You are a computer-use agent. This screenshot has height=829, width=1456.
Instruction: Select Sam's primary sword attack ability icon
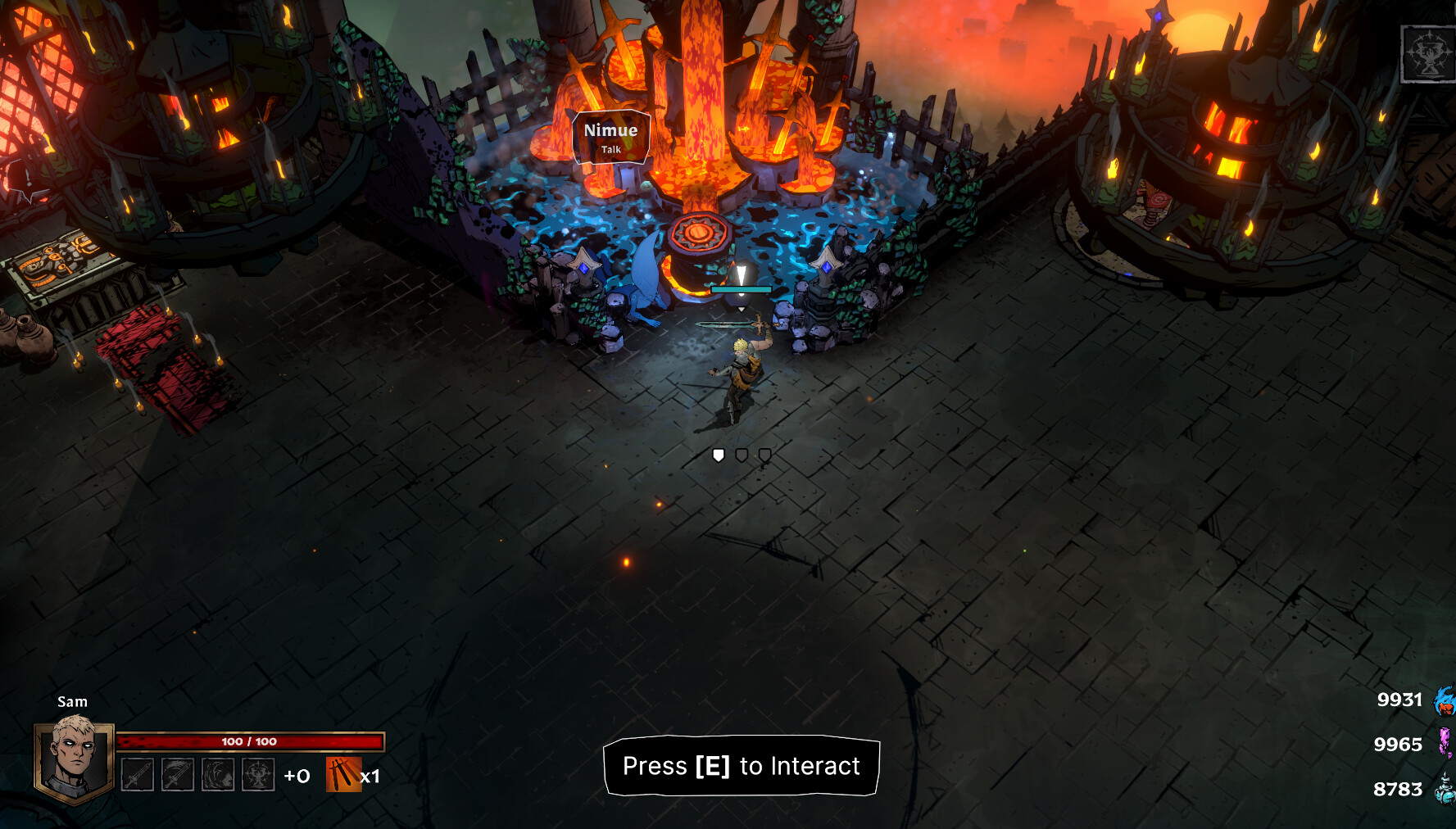(137, 775)
